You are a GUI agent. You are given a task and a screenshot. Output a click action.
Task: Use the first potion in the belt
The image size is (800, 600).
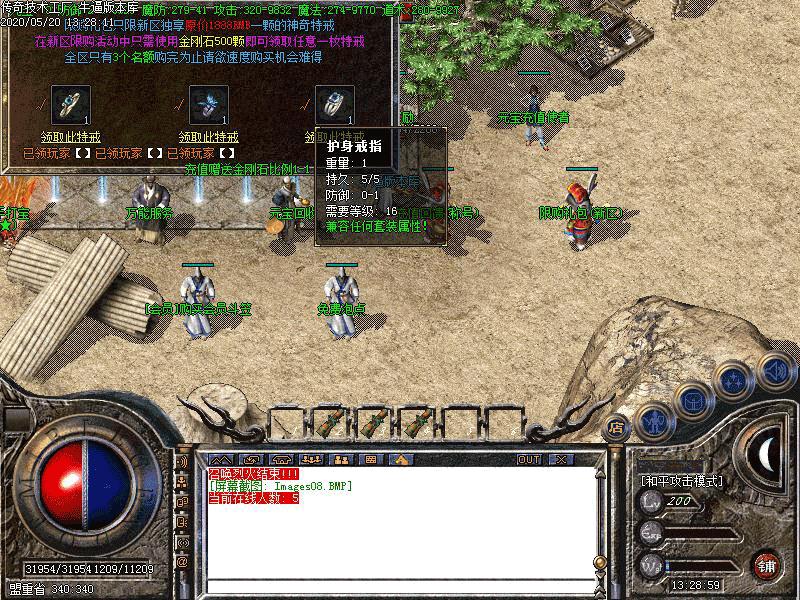330,420
